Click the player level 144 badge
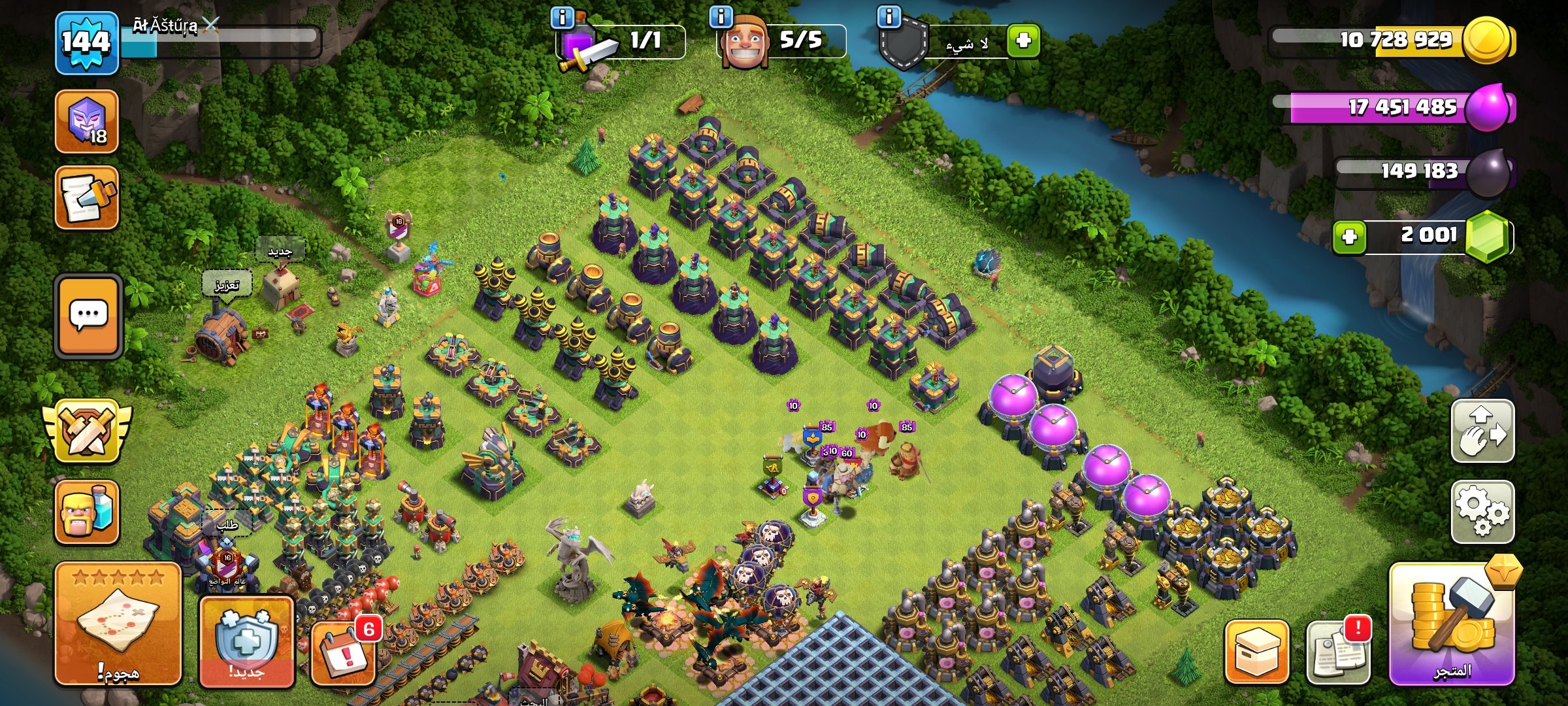 (x=87, y=42)
